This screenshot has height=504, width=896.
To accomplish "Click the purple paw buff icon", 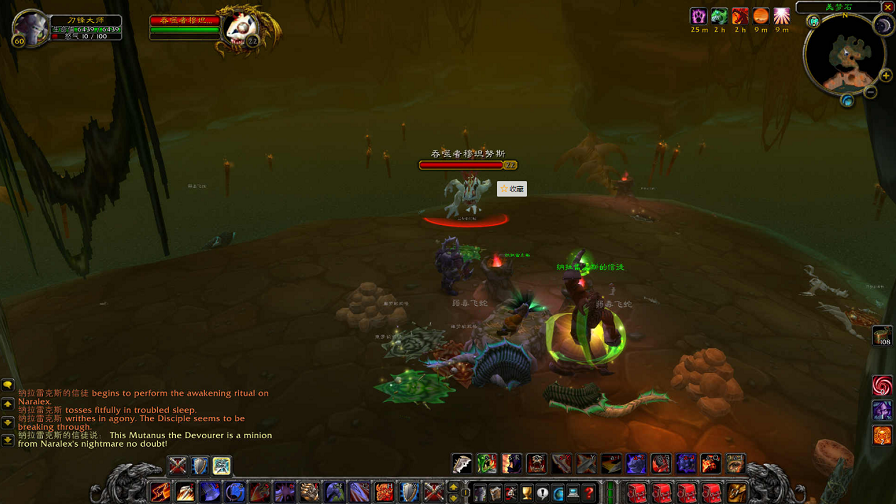I will coord(699,16).
